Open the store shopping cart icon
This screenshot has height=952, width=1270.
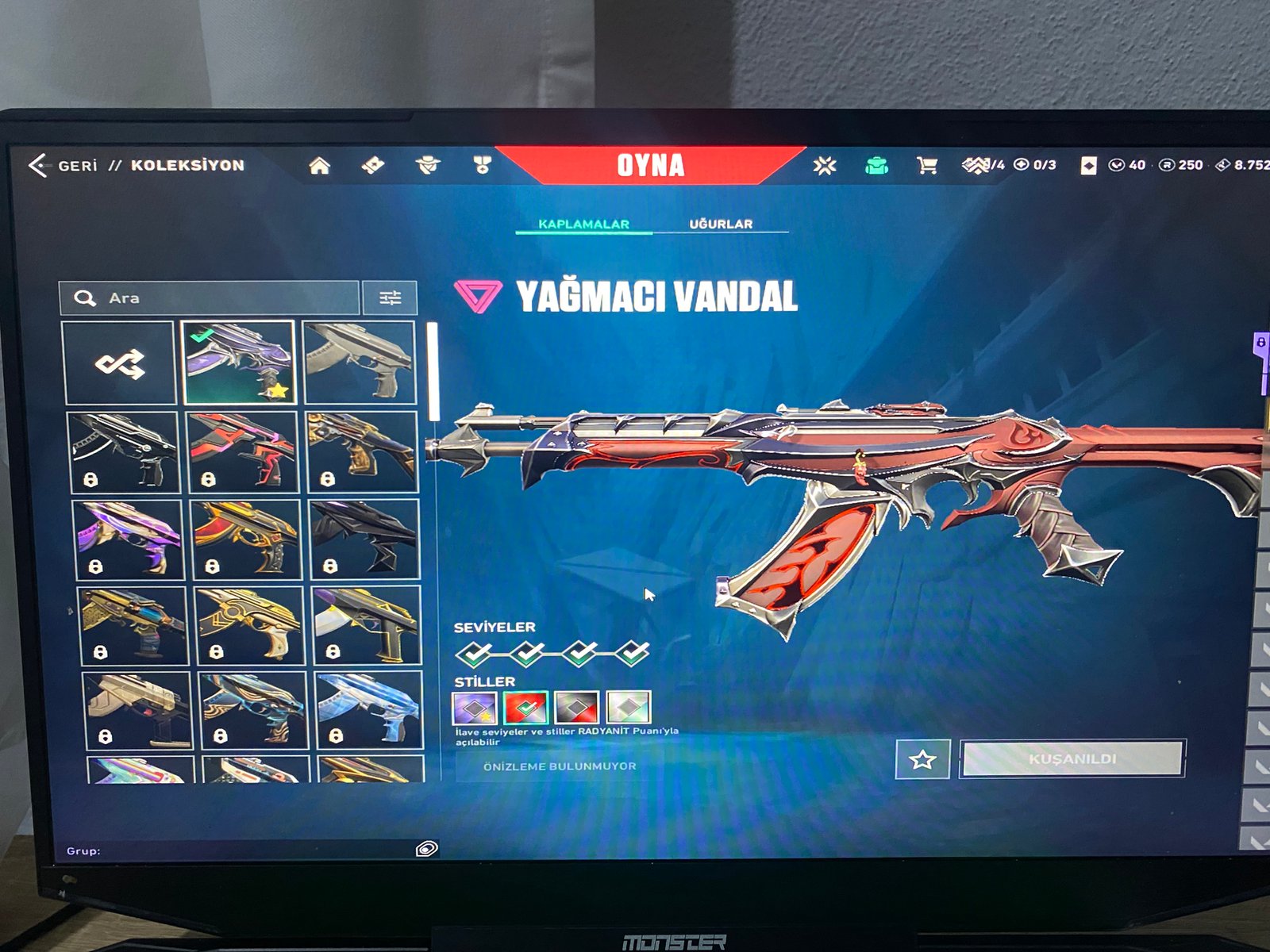click(x=926, y=165)
